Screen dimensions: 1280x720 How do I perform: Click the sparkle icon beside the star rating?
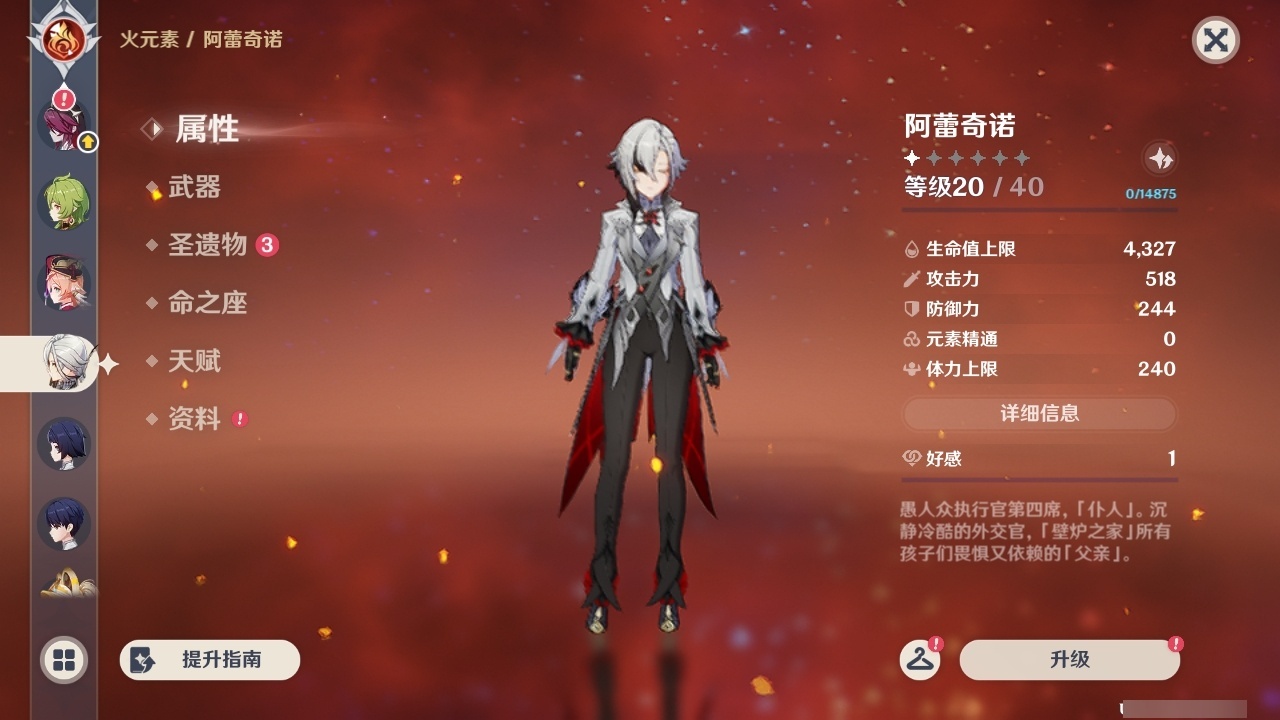tap(1159, 157)
